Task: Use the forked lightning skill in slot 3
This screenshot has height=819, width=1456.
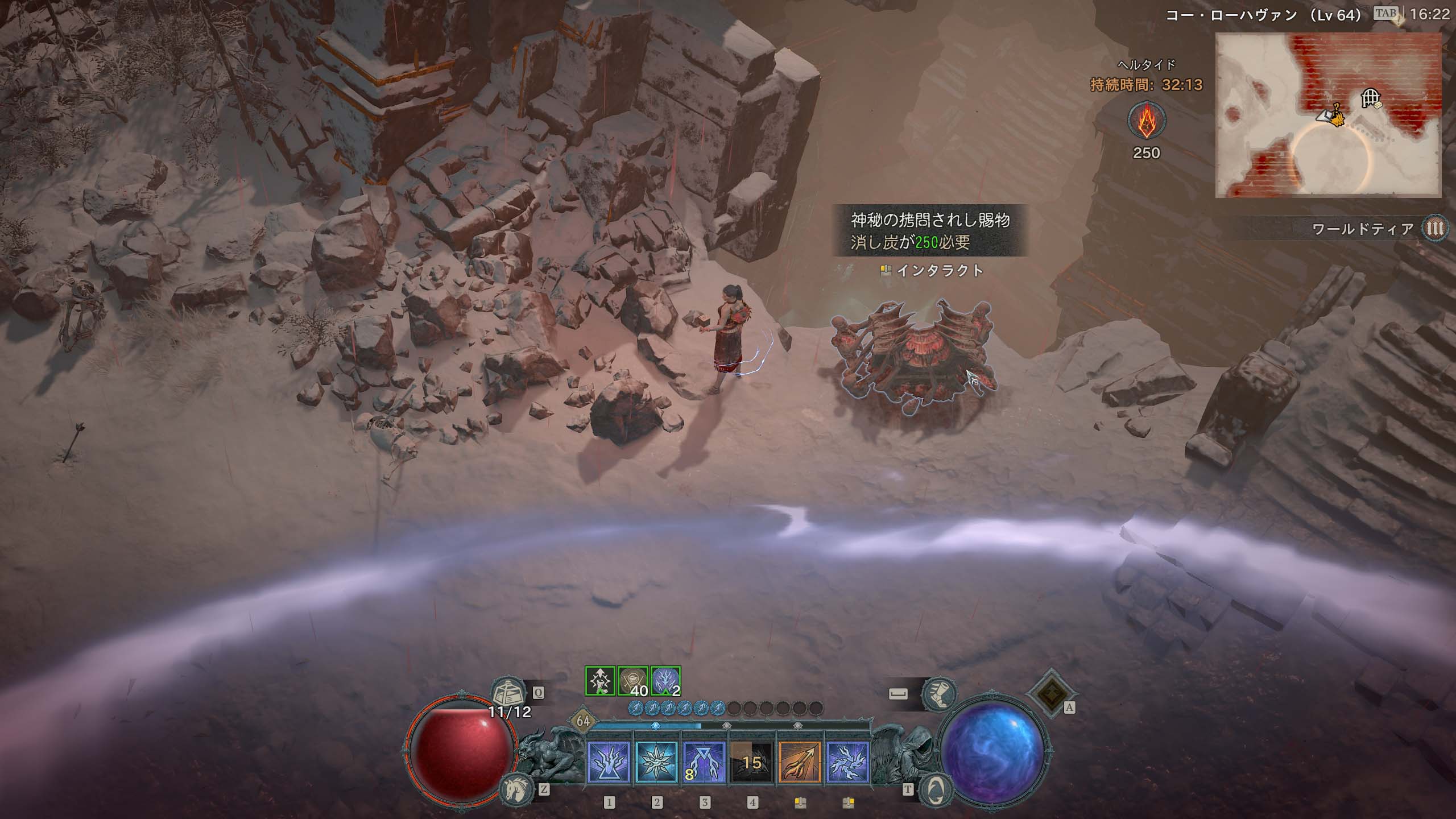Action: click(704, 762)
